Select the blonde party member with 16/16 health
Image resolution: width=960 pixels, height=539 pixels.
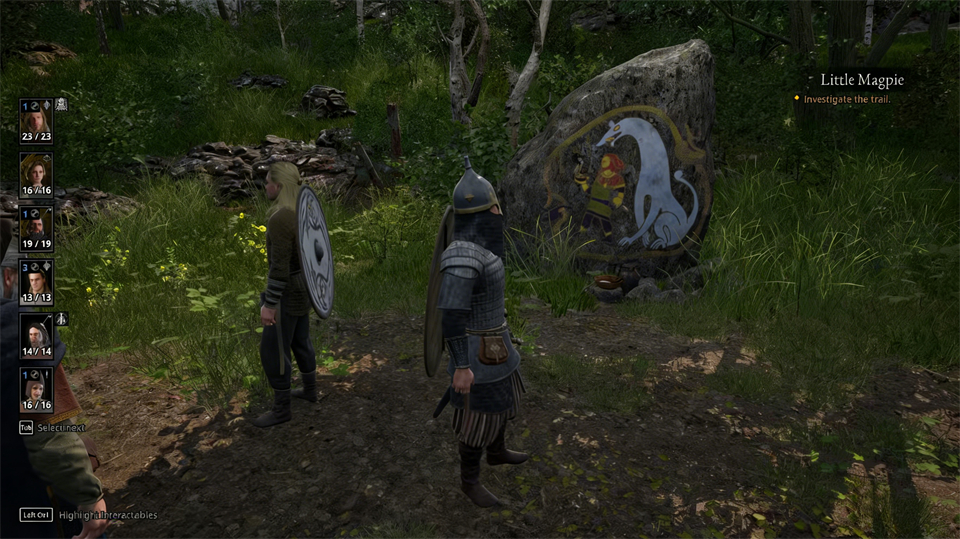[36, 174]
